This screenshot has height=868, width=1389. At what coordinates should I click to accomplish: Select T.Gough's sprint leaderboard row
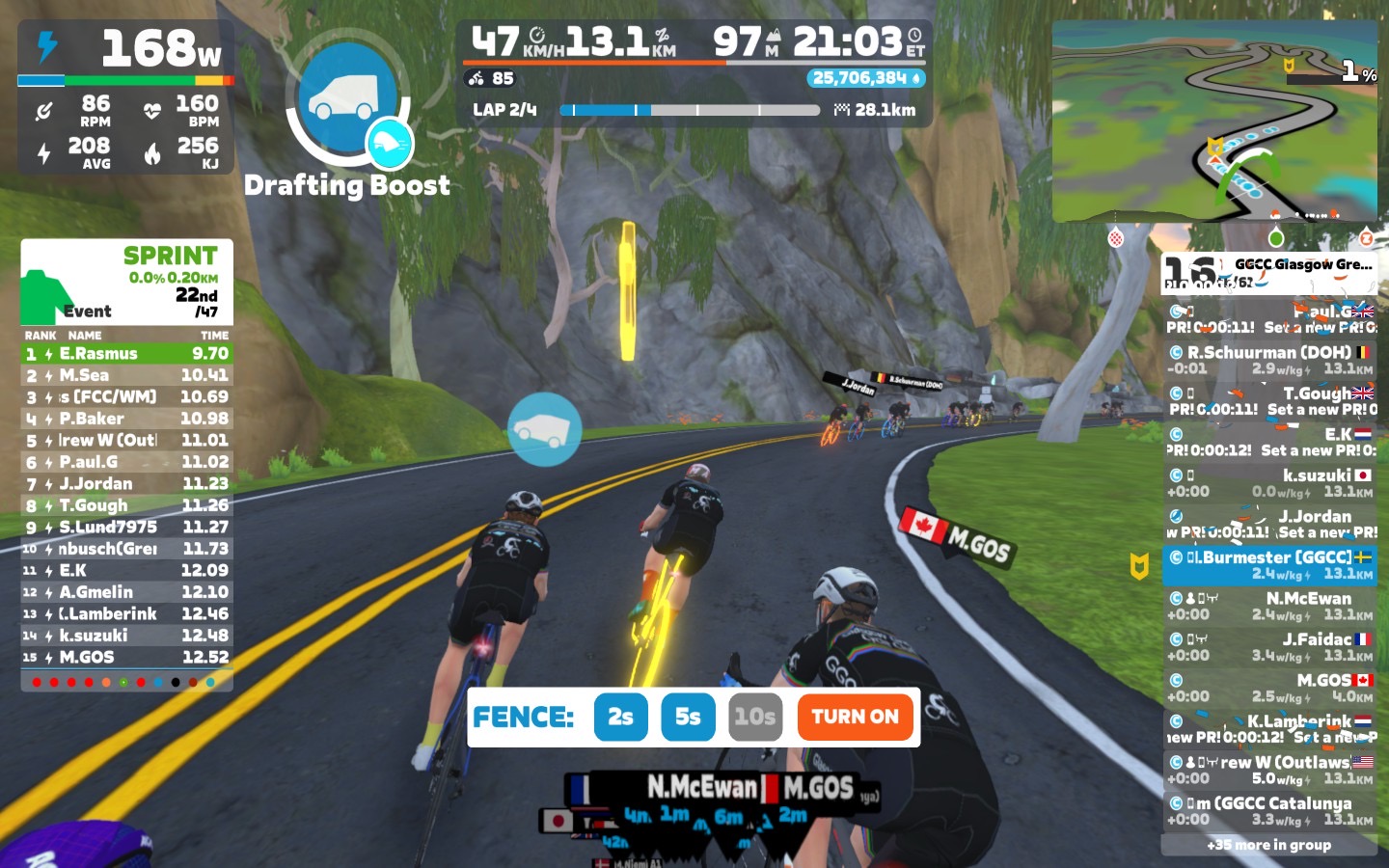point(127,505)
